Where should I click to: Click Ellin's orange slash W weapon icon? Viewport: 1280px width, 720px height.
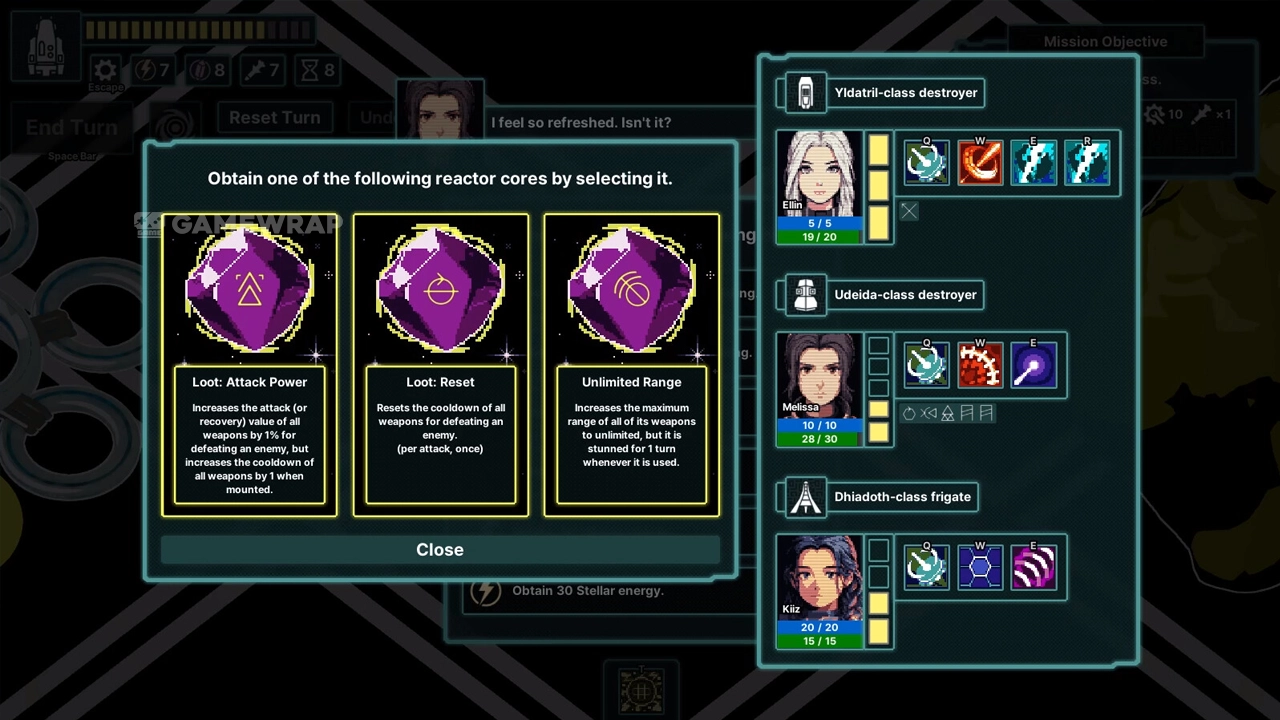coord(980,163)
